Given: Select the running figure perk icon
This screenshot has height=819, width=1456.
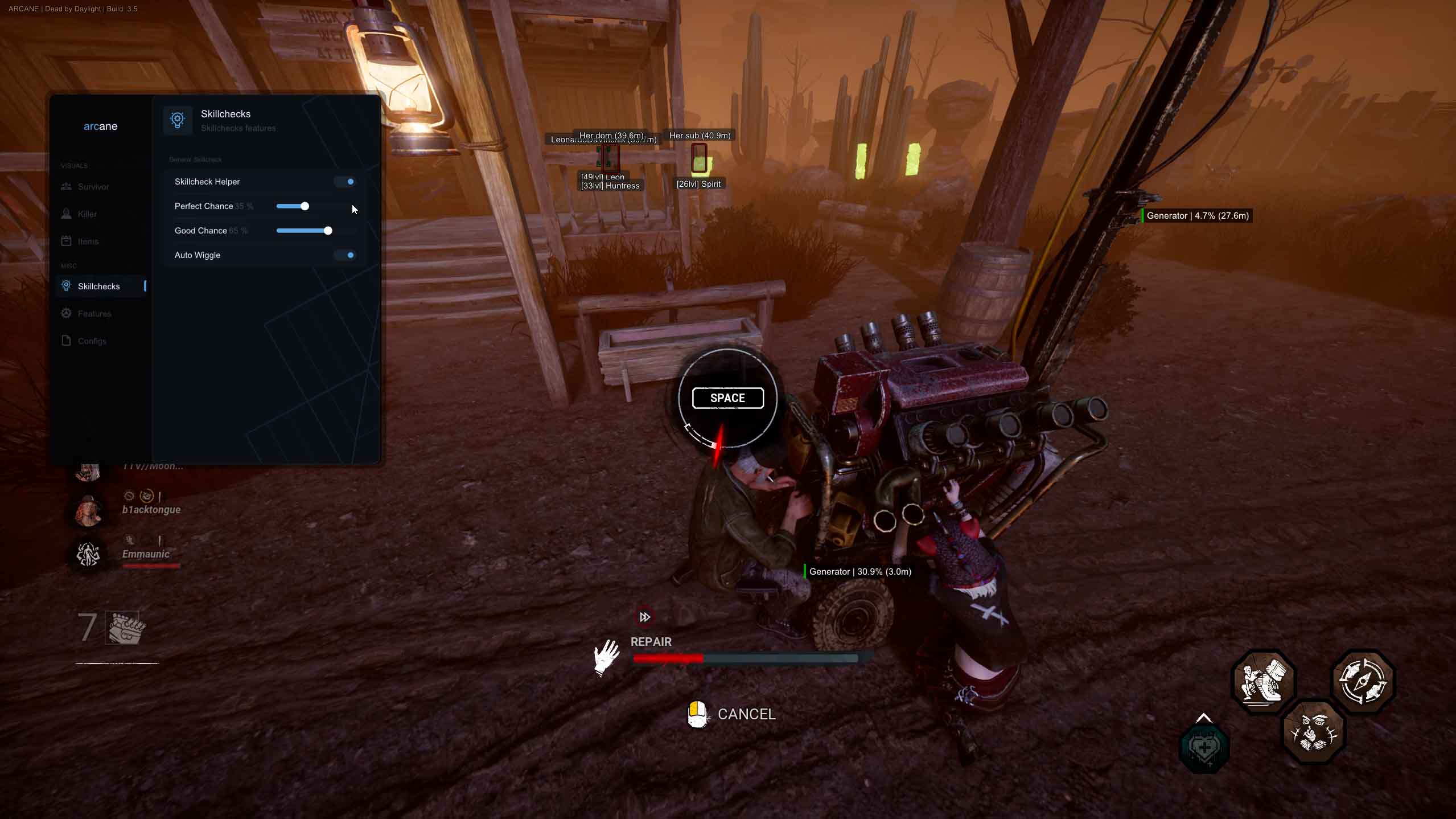Looking at the screenshot, I should (x=1263, y=681).
